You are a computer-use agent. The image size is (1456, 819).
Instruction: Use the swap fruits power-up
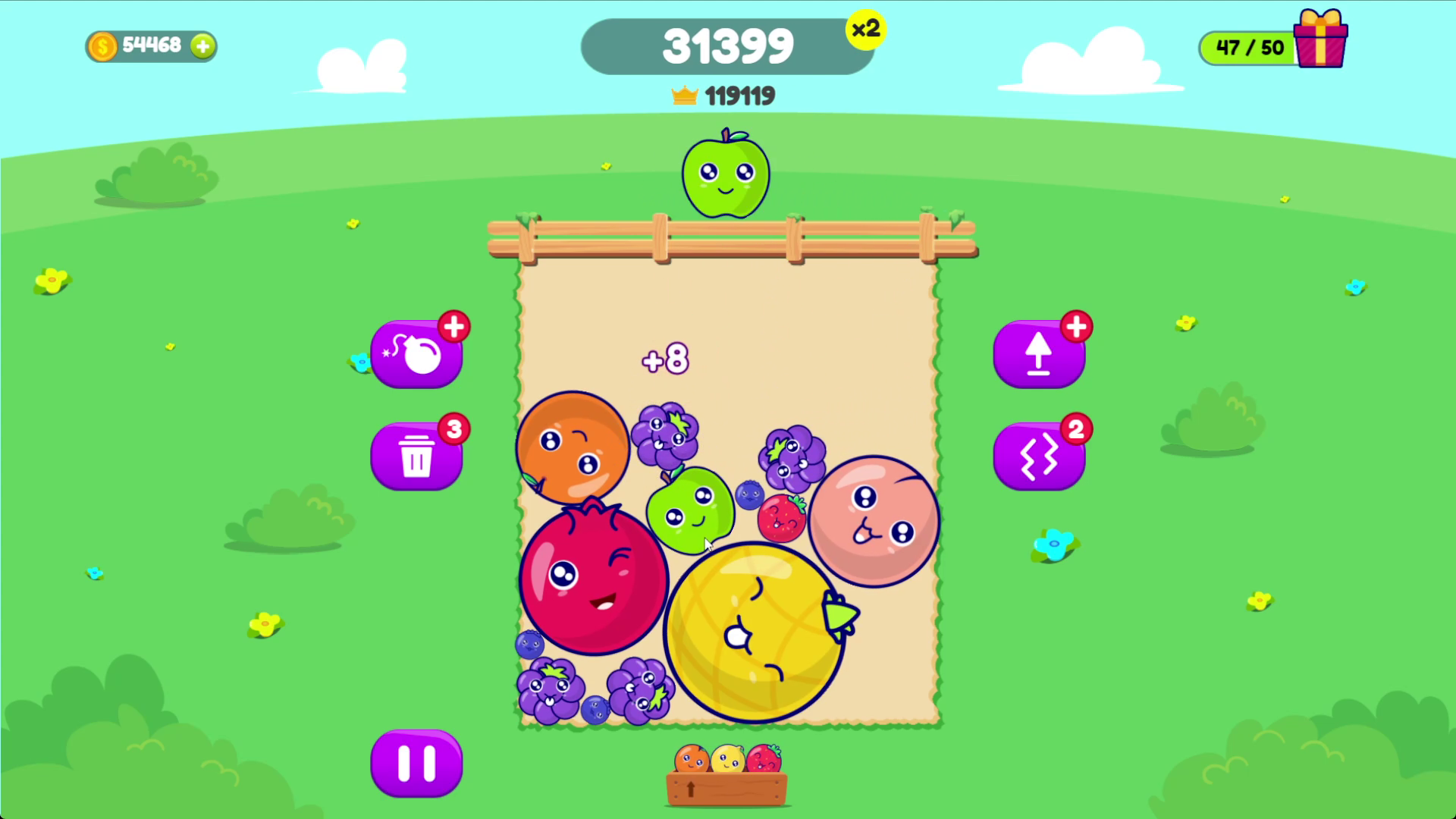(1039, 456)
